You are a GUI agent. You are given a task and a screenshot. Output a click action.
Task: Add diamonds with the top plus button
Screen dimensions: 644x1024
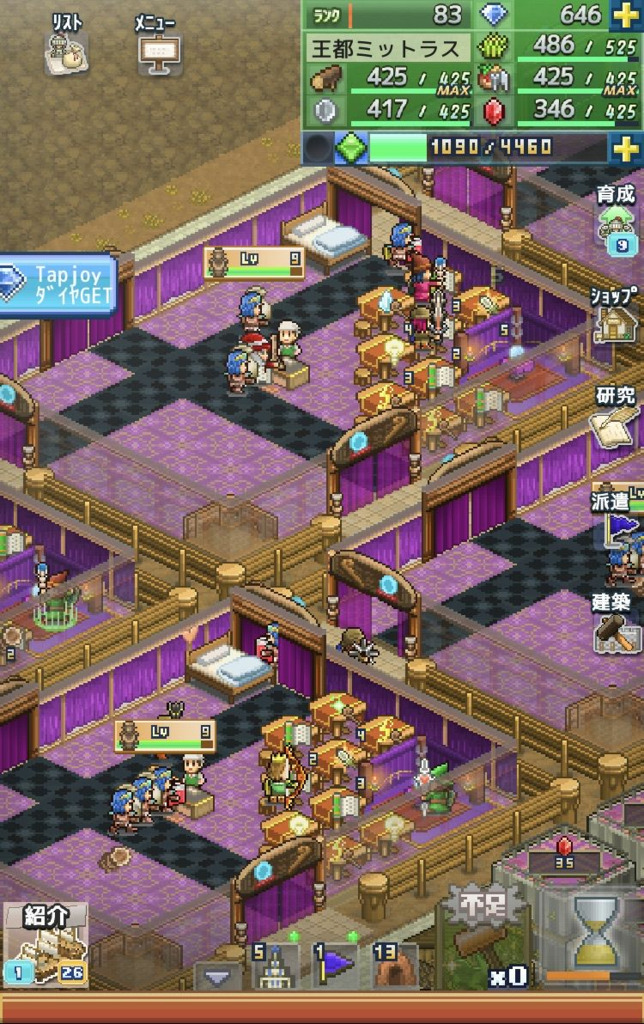coord(624,15)
